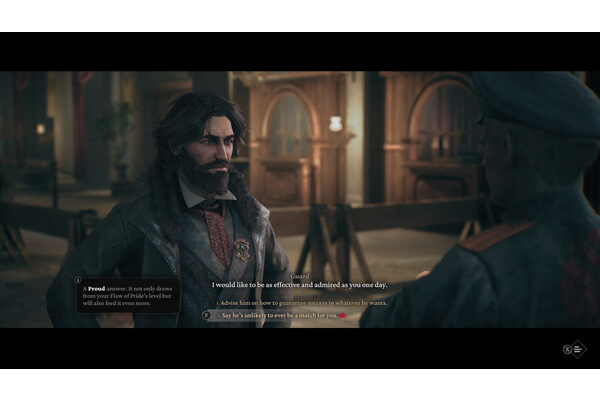Open the dialogue log diamond icon

(x=577, y=349)
